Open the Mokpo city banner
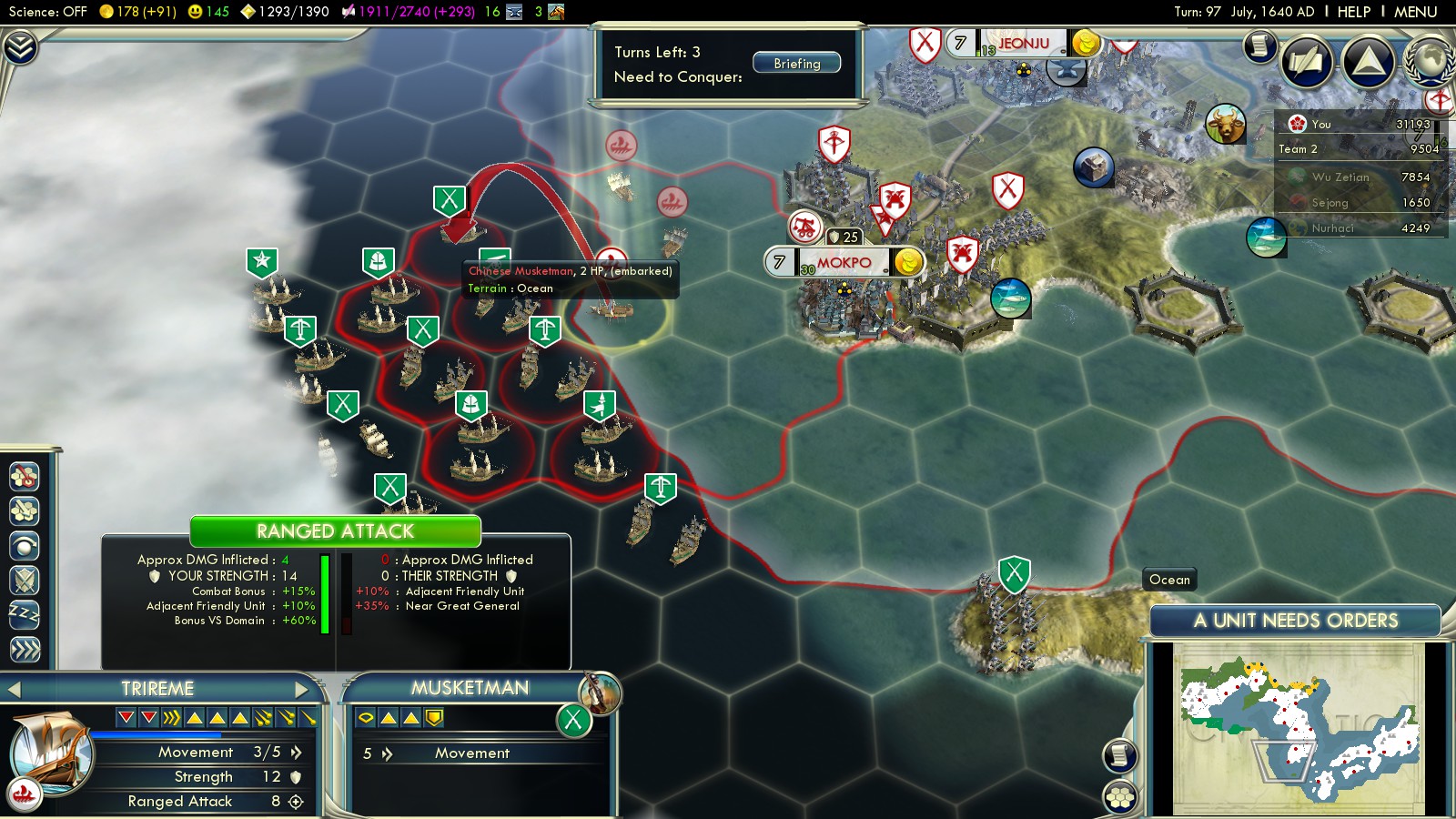The width and height of the screenshot is (1456, 819). tap(844, 263)
